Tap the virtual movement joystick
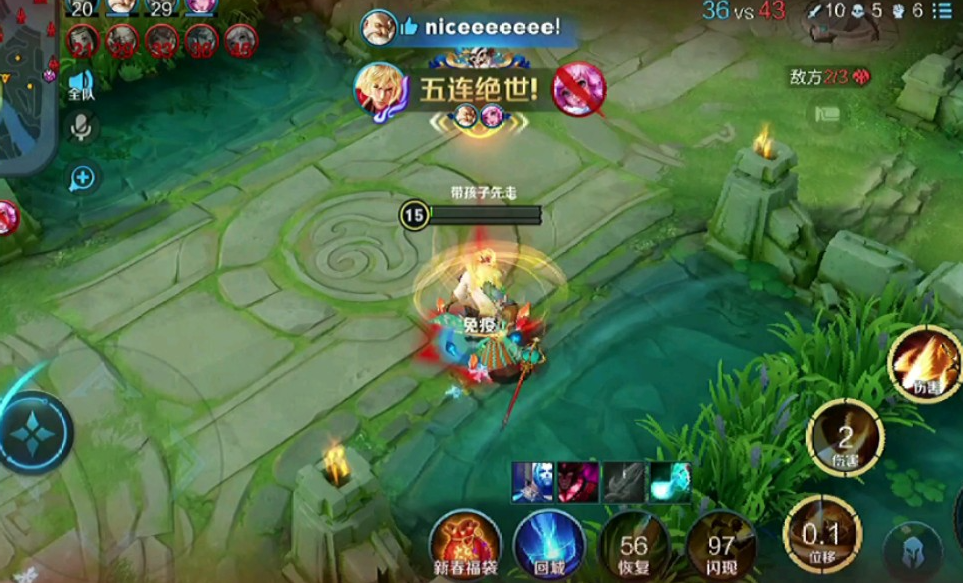 tap(36, 435)
